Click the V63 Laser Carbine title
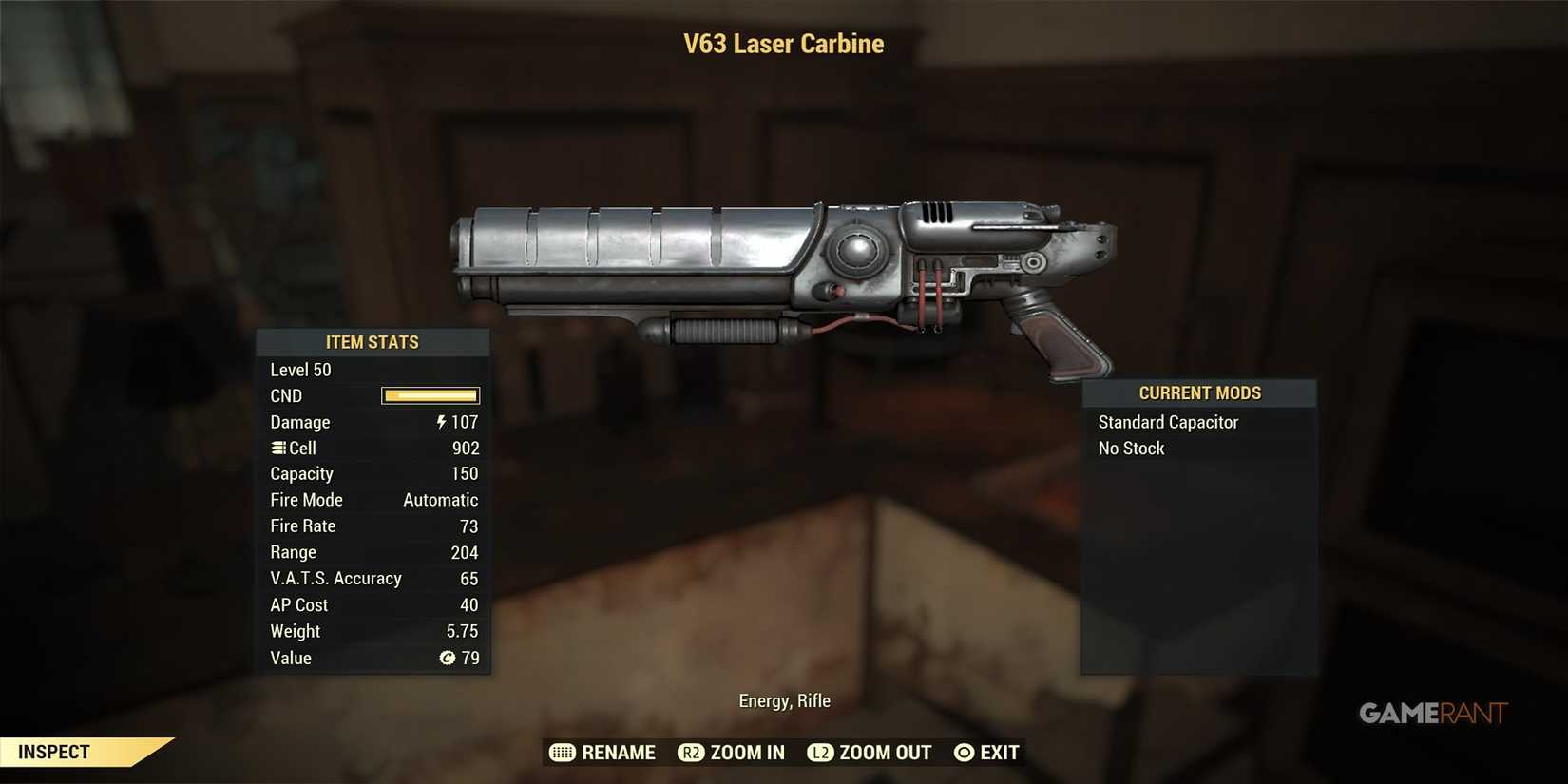This screenshot has width=1568, height=784. tap(783, 43)
